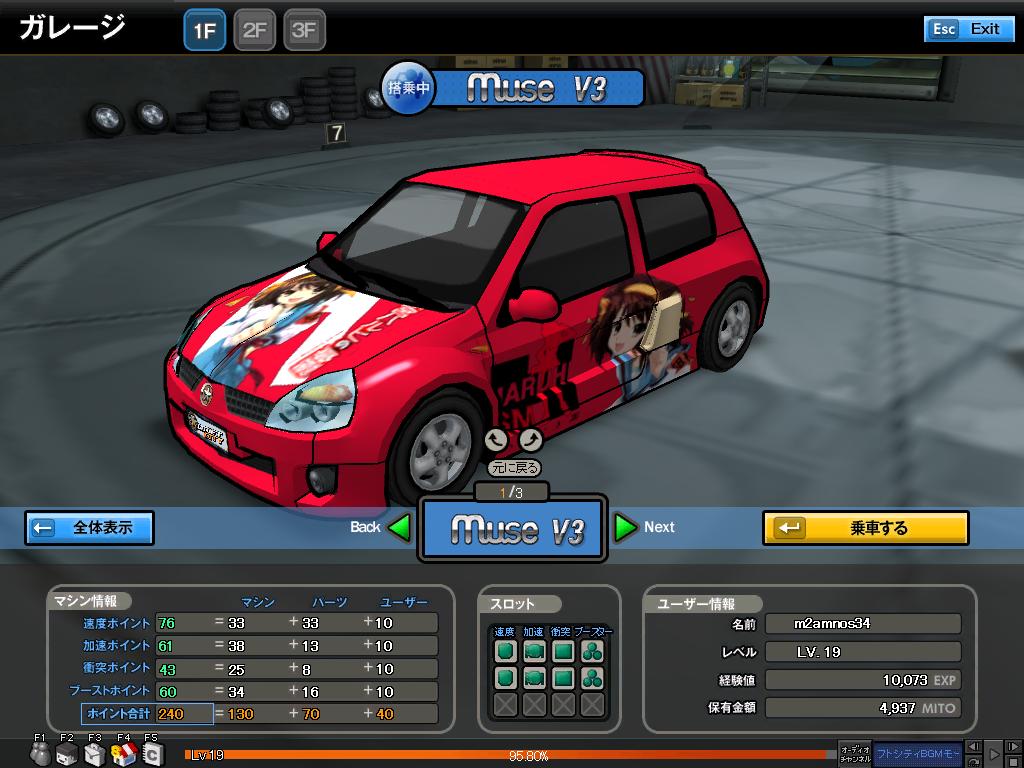Image resolution: width=1024 pixels, height=768 pixels.
Task: Open the F3 shortcut icon
Action: (95, 754)
